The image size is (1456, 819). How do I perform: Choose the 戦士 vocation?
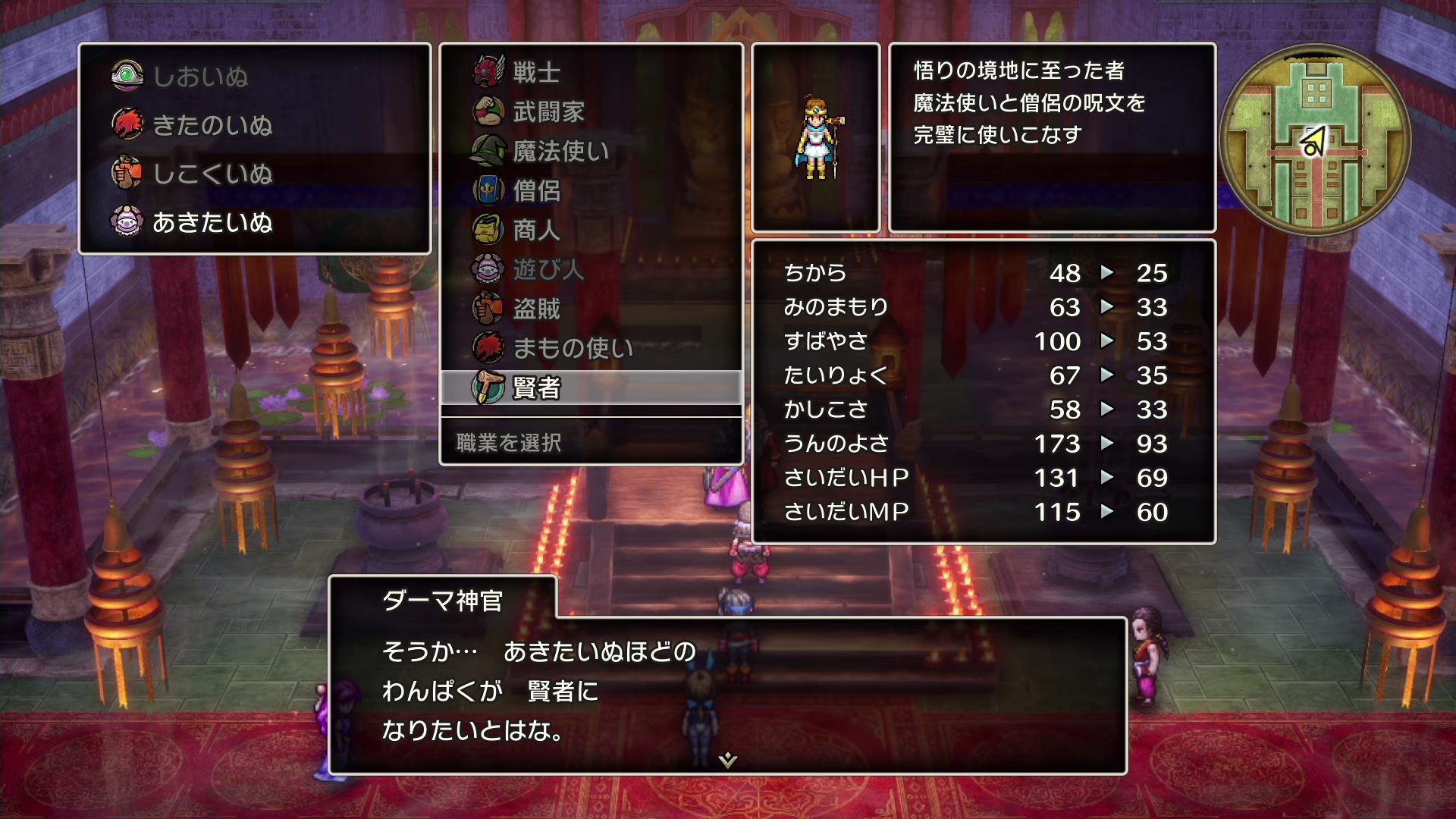tap(536, 73)
